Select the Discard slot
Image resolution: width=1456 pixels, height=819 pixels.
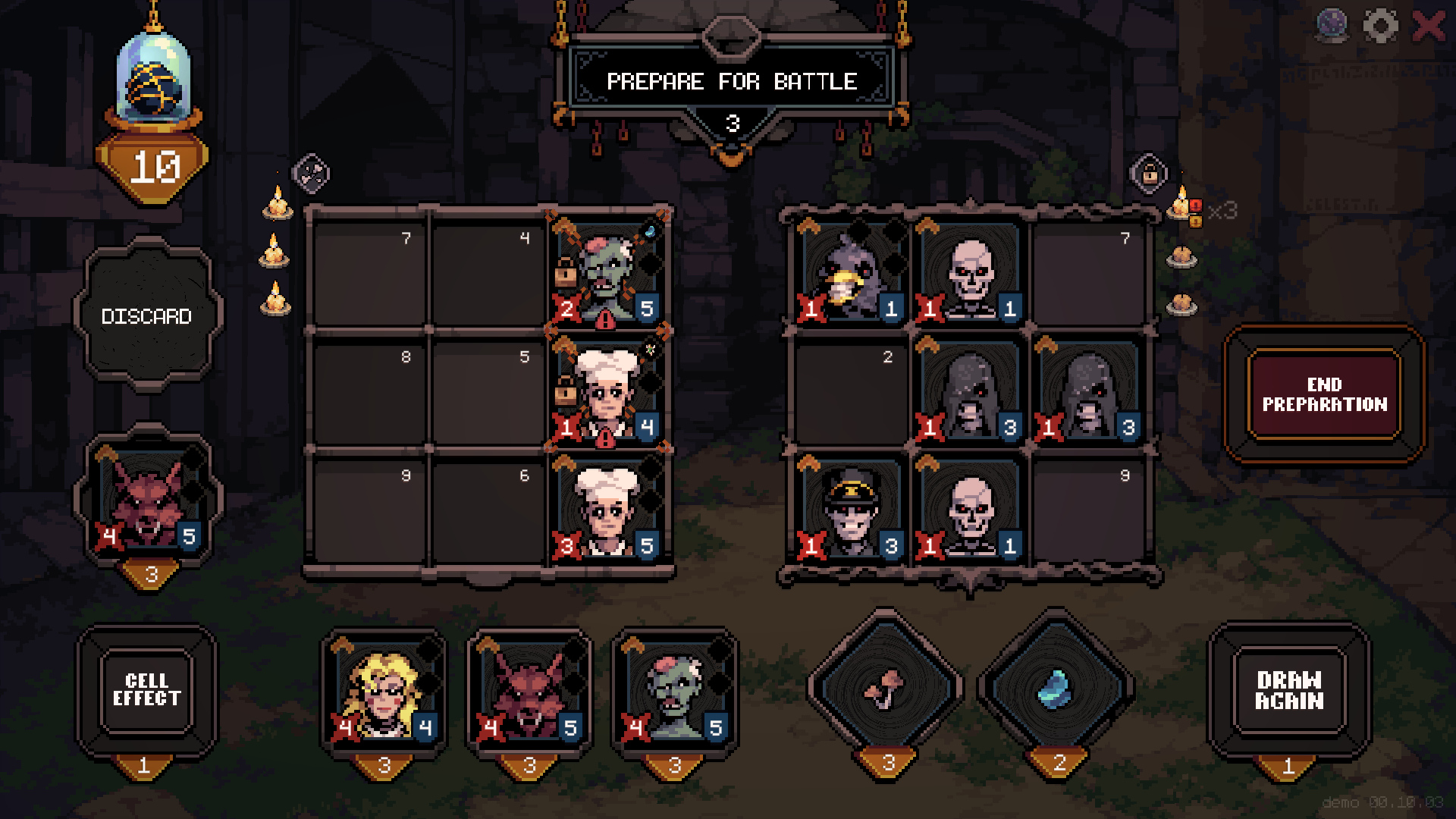point(147,315)
